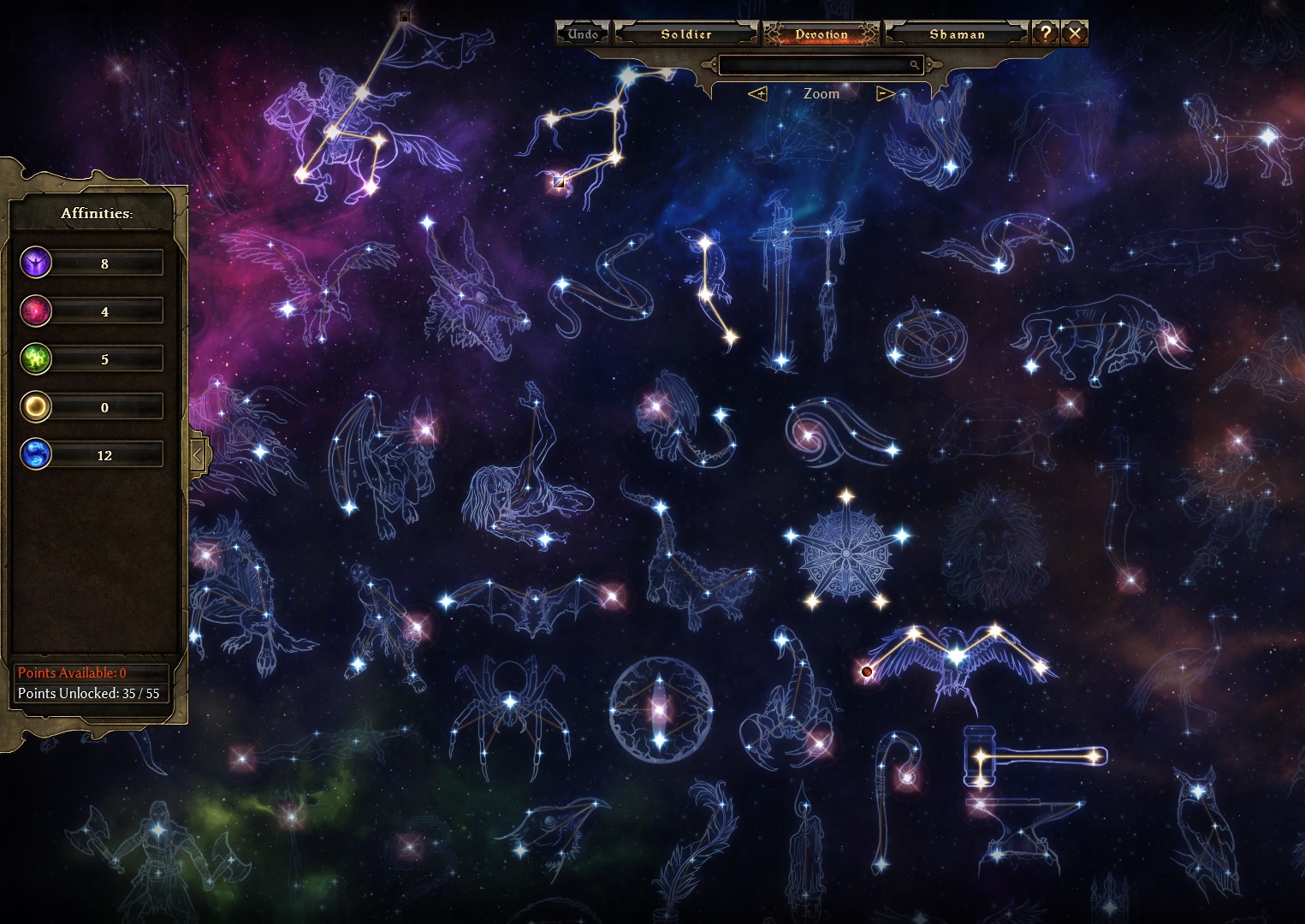The width and height of the screenshot is (1305, 924).
Task: Collapse the Affinities panel with its side arrow
Action: 198,454
